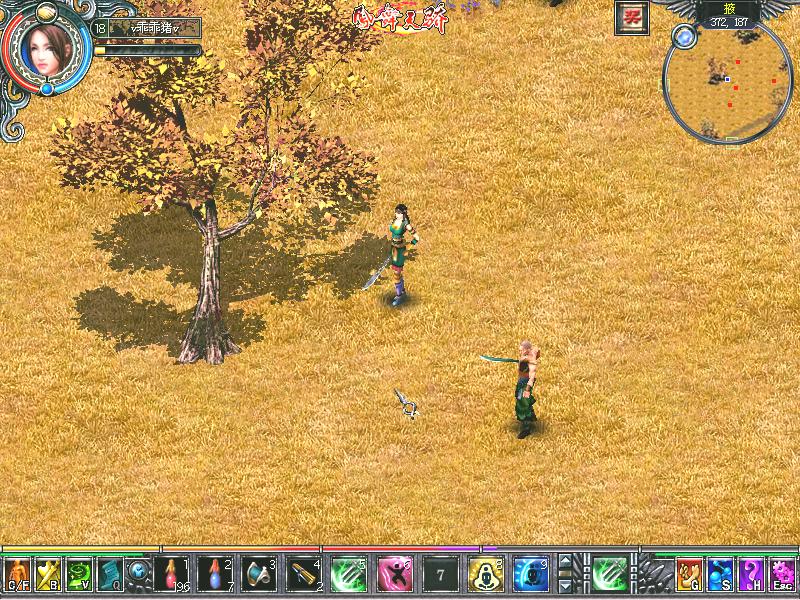
Task: Click the green swirl V icon
Action: click(x=79, y=574)
